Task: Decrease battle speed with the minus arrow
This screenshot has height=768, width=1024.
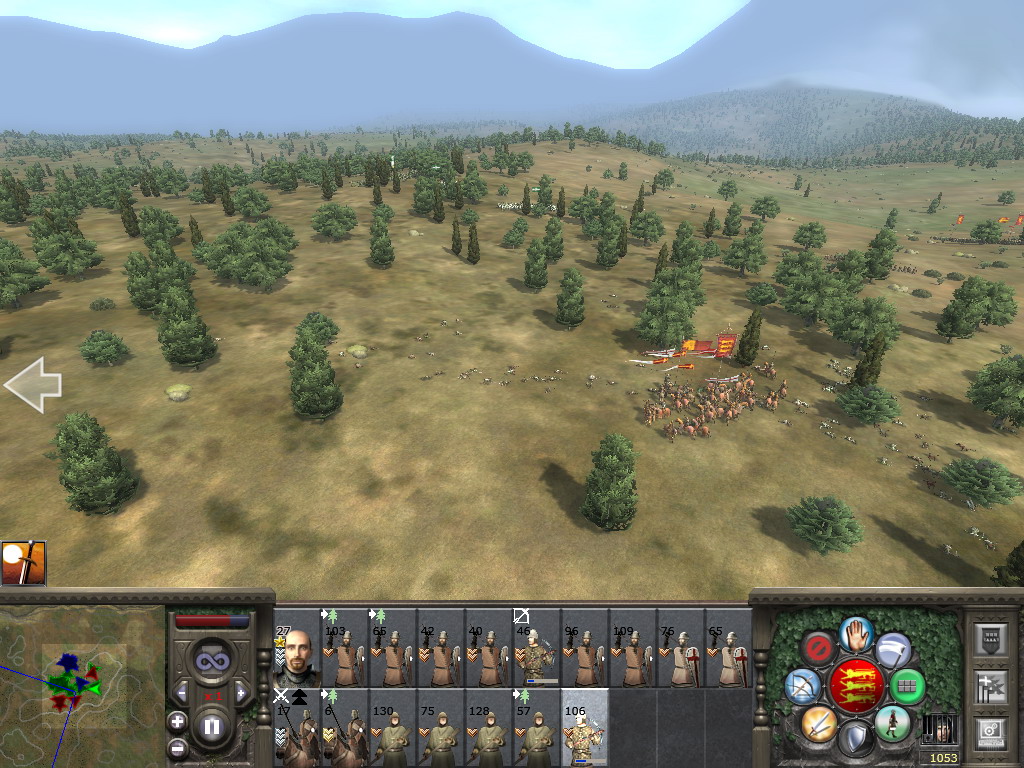Action: click(182, 692)
